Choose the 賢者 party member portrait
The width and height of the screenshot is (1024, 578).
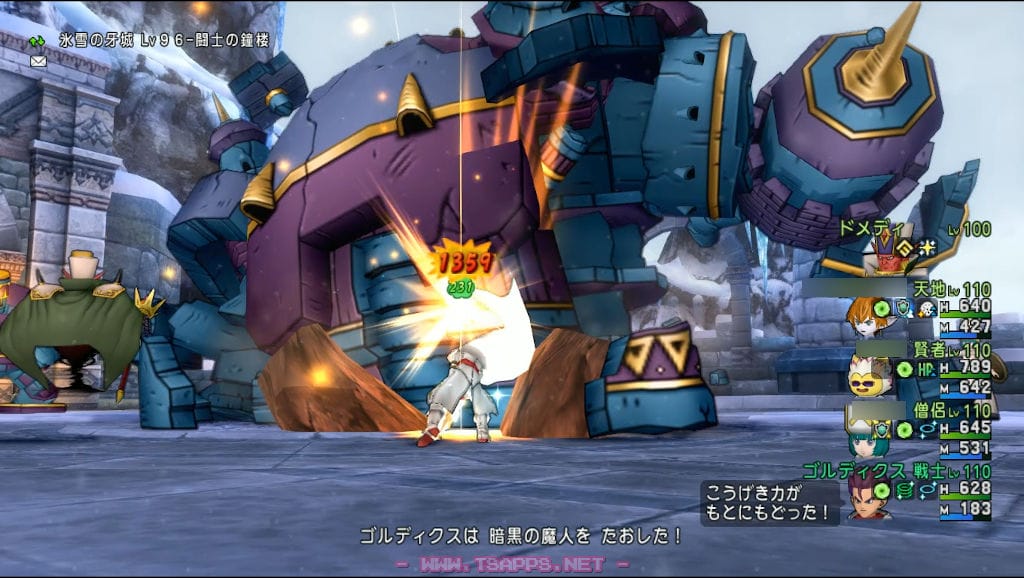(867, 376)
